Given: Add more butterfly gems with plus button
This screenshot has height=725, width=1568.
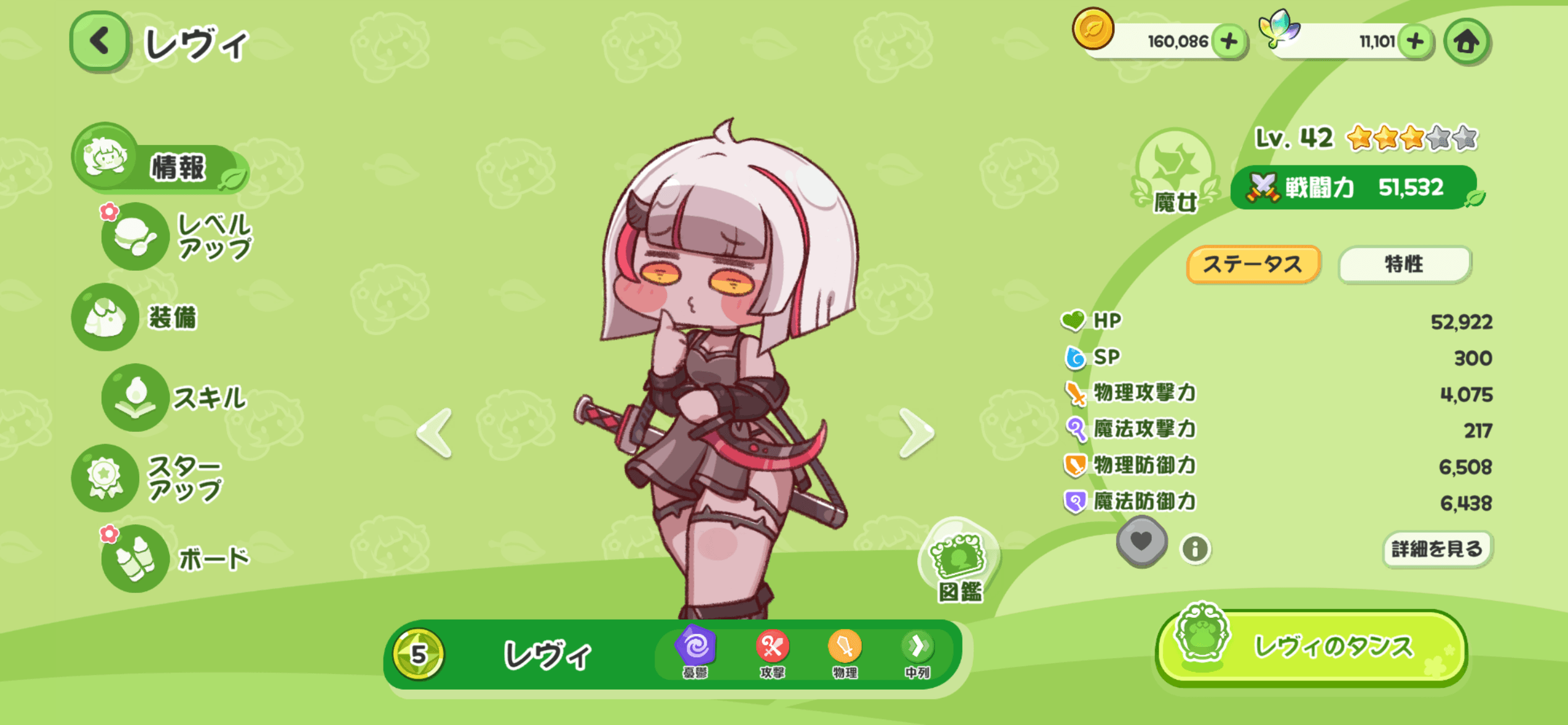Looking at the screenshot, I should click(1414, 42).
